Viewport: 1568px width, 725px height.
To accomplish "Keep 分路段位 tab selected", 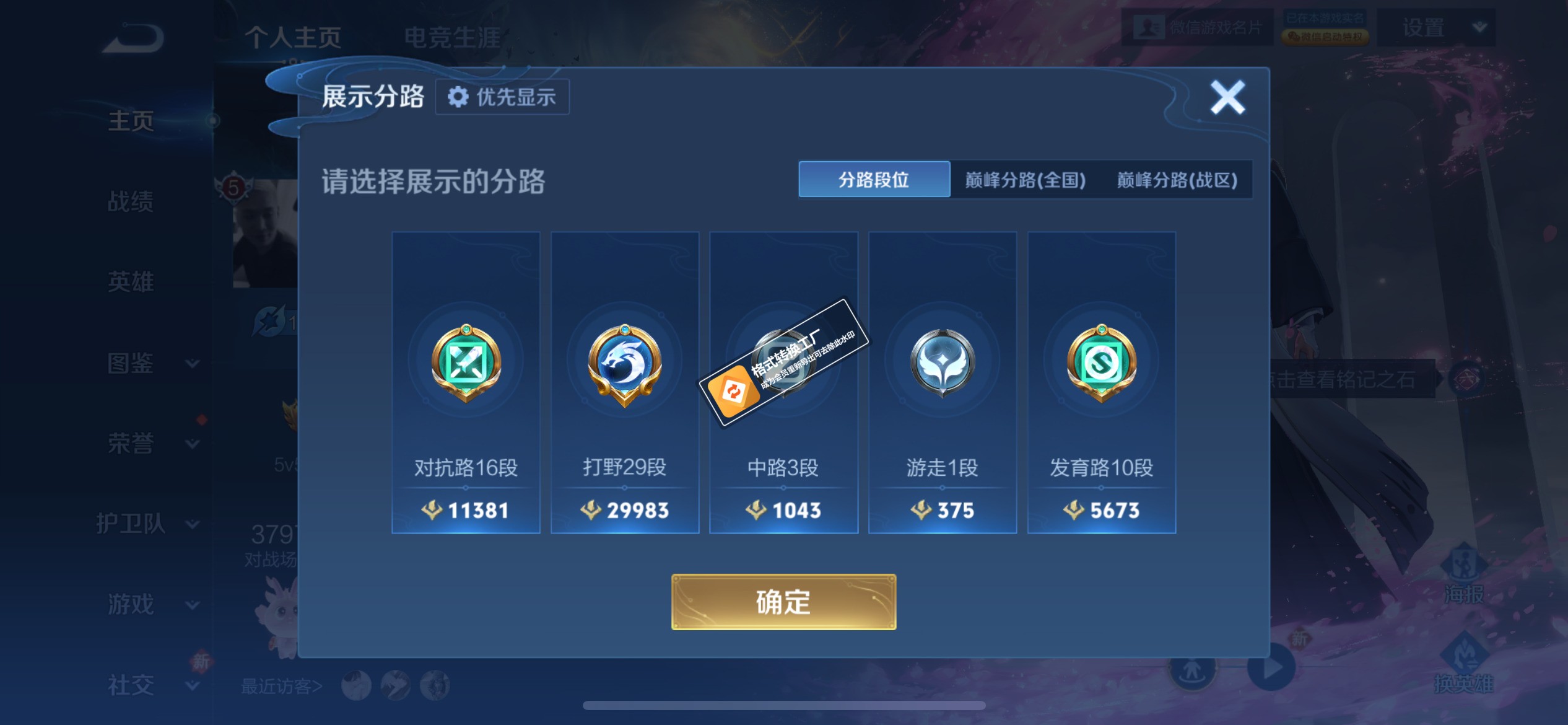I will tap(874, 180).
